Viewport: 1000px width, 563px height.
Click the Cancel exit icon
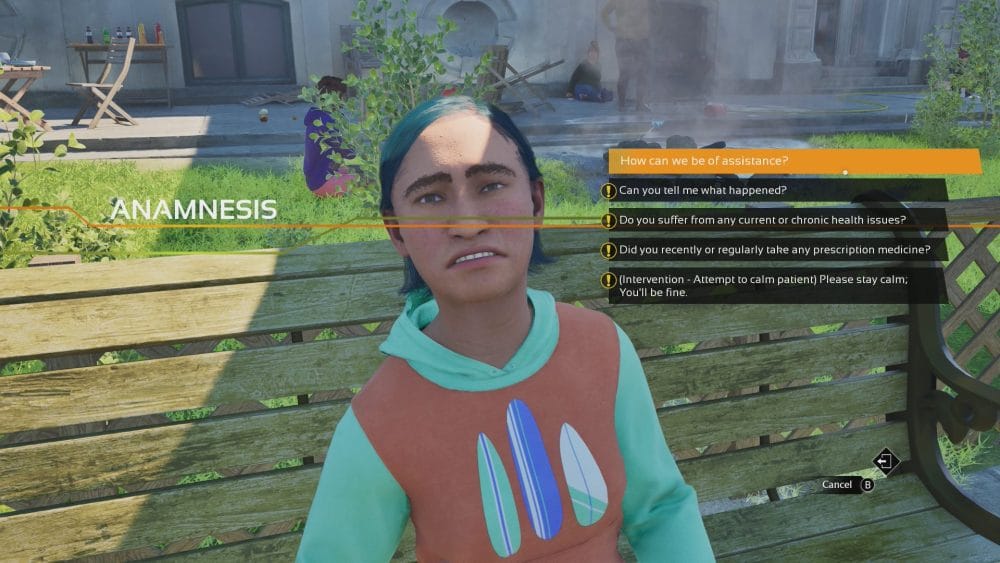(886, 461)
